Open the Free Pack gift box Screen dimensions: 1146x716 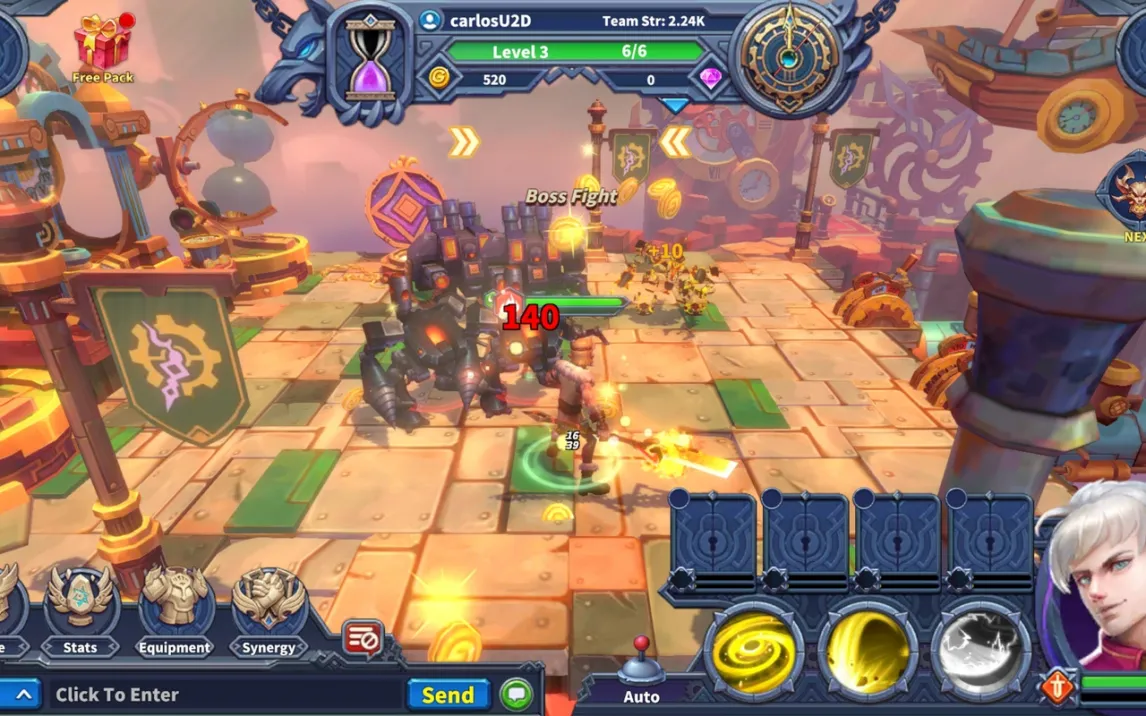point(102,43)
